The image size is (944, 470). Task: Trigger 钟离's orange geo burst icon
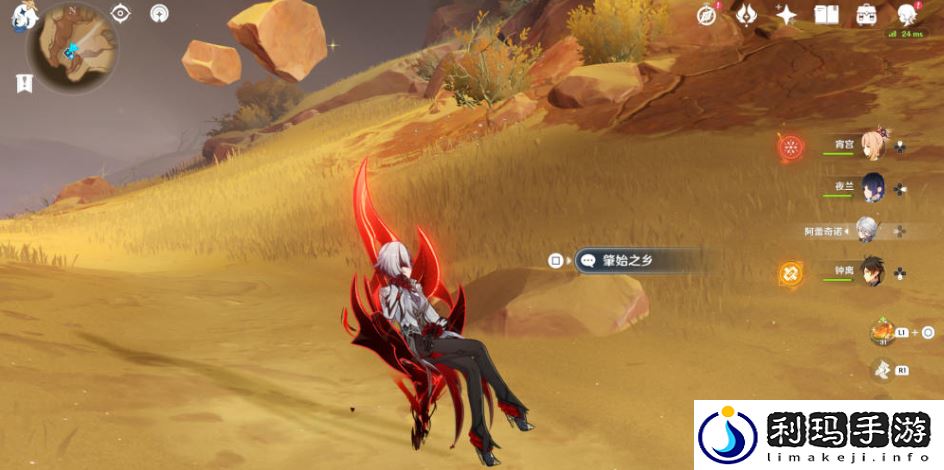pos(791,272)
